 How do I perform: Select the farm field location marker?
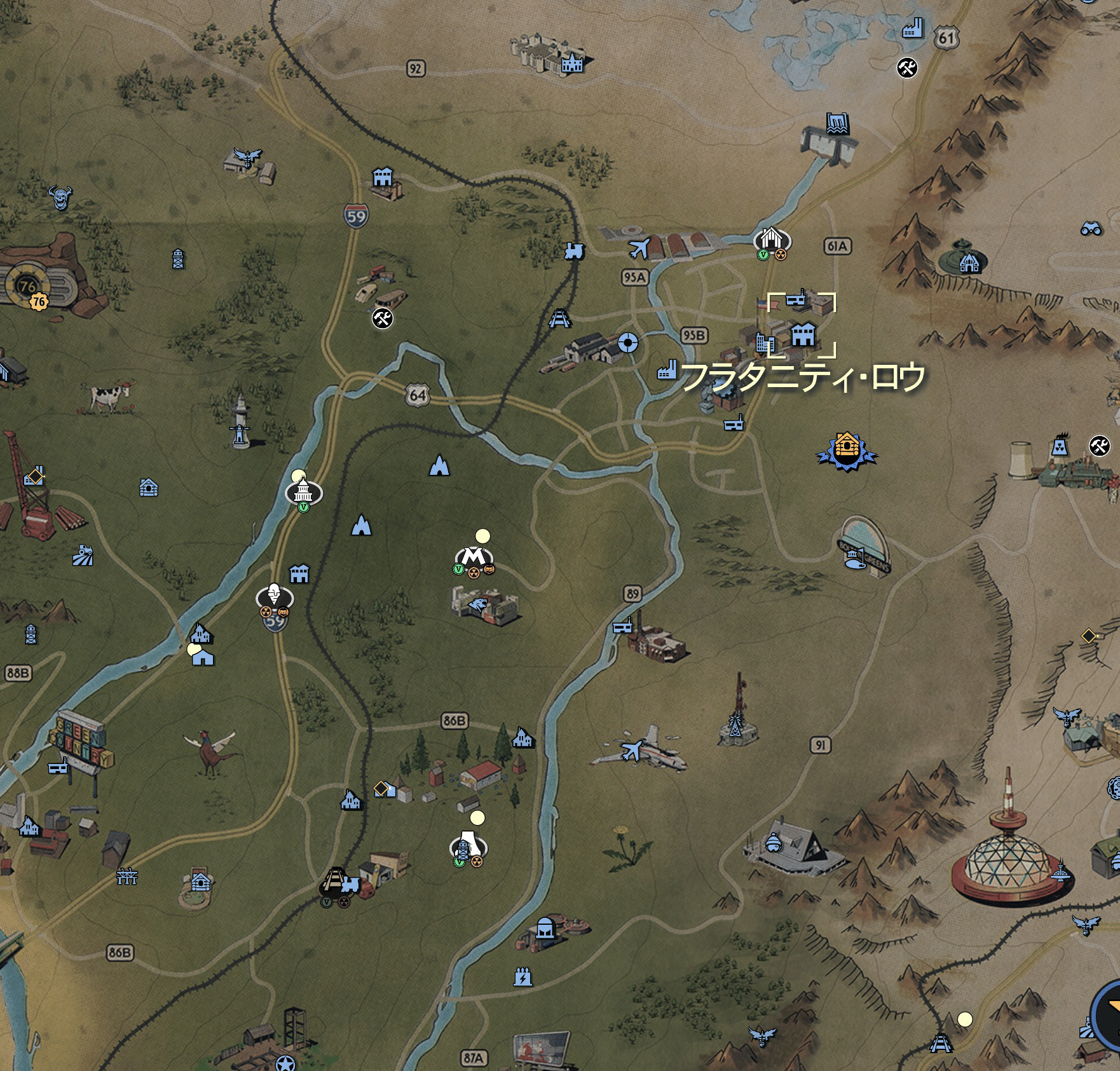pos(83,556)
